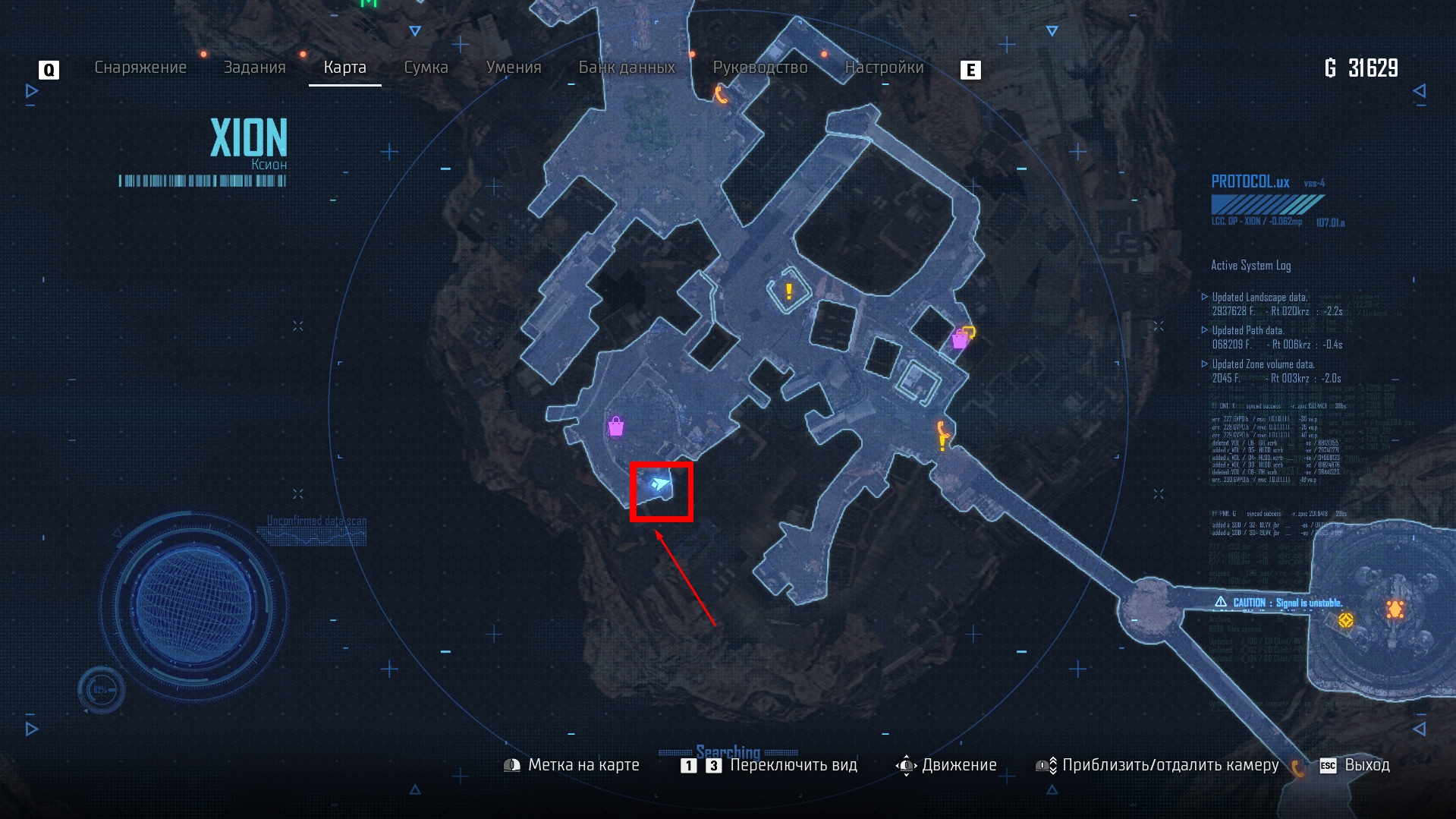Select the Карта tab
The height and width of the screenshot is (819, 1456).
coord(344,68)
